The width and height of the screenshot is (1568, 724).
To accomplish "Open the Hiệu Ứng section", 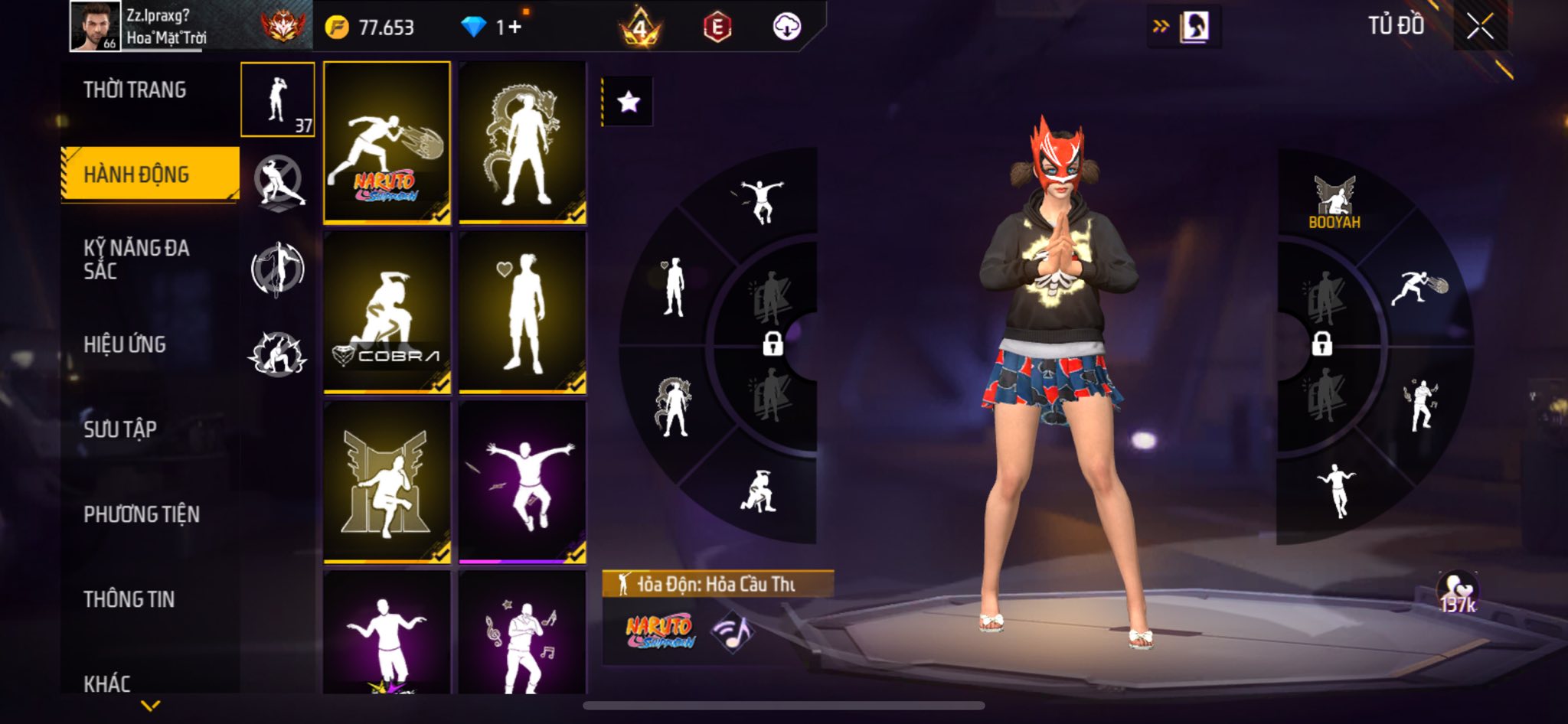I will pos(125,344).
